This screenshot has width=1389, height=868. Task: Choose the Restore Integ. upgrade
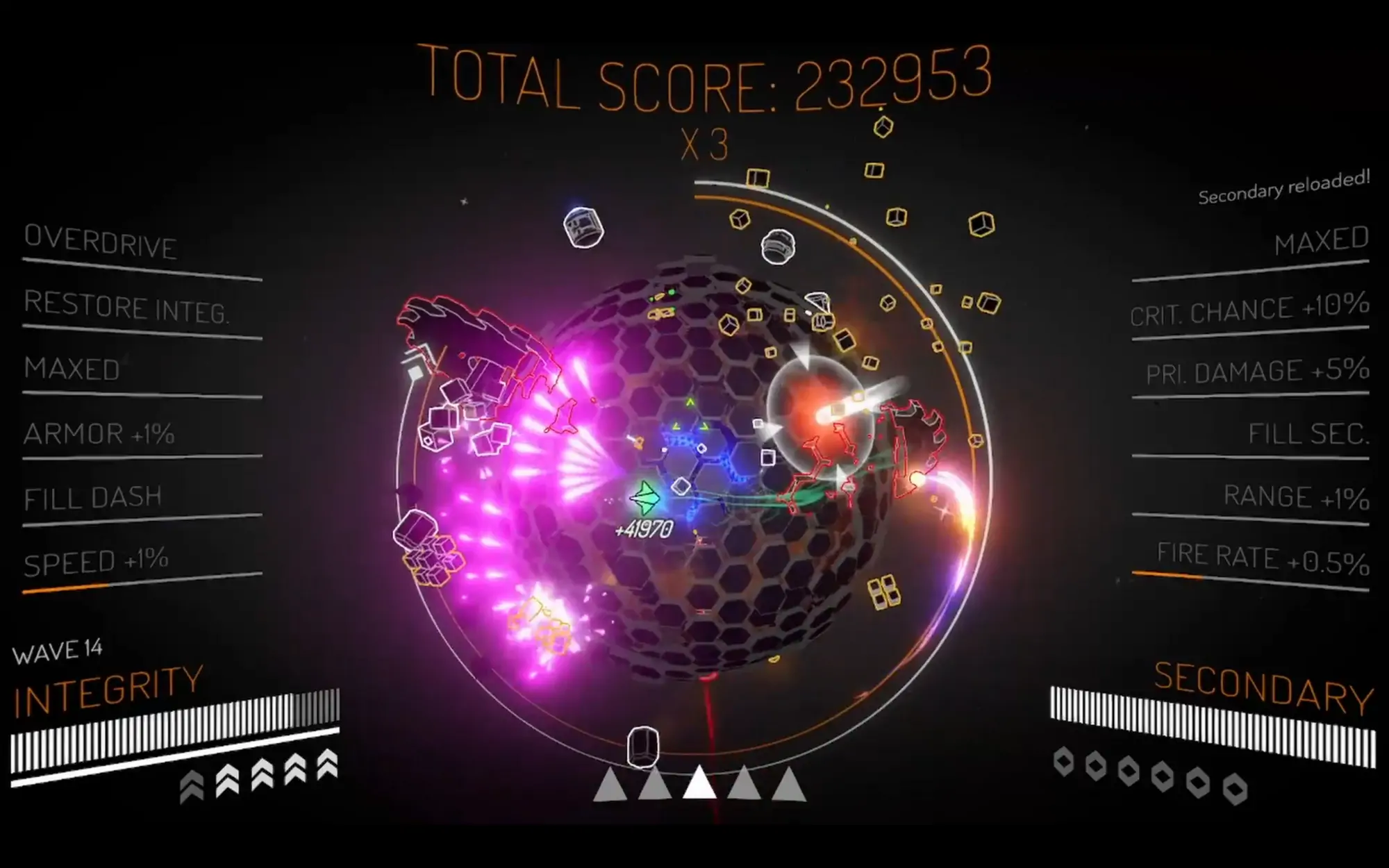(x=126, y=308)
